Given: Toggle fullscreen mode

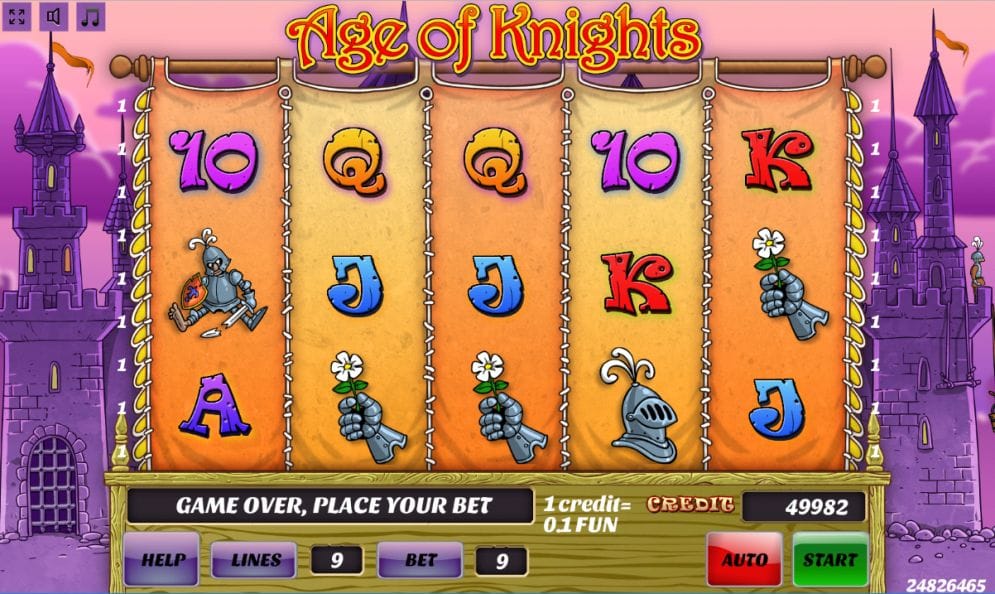Looking at the screenshot, I should [17, 17].
